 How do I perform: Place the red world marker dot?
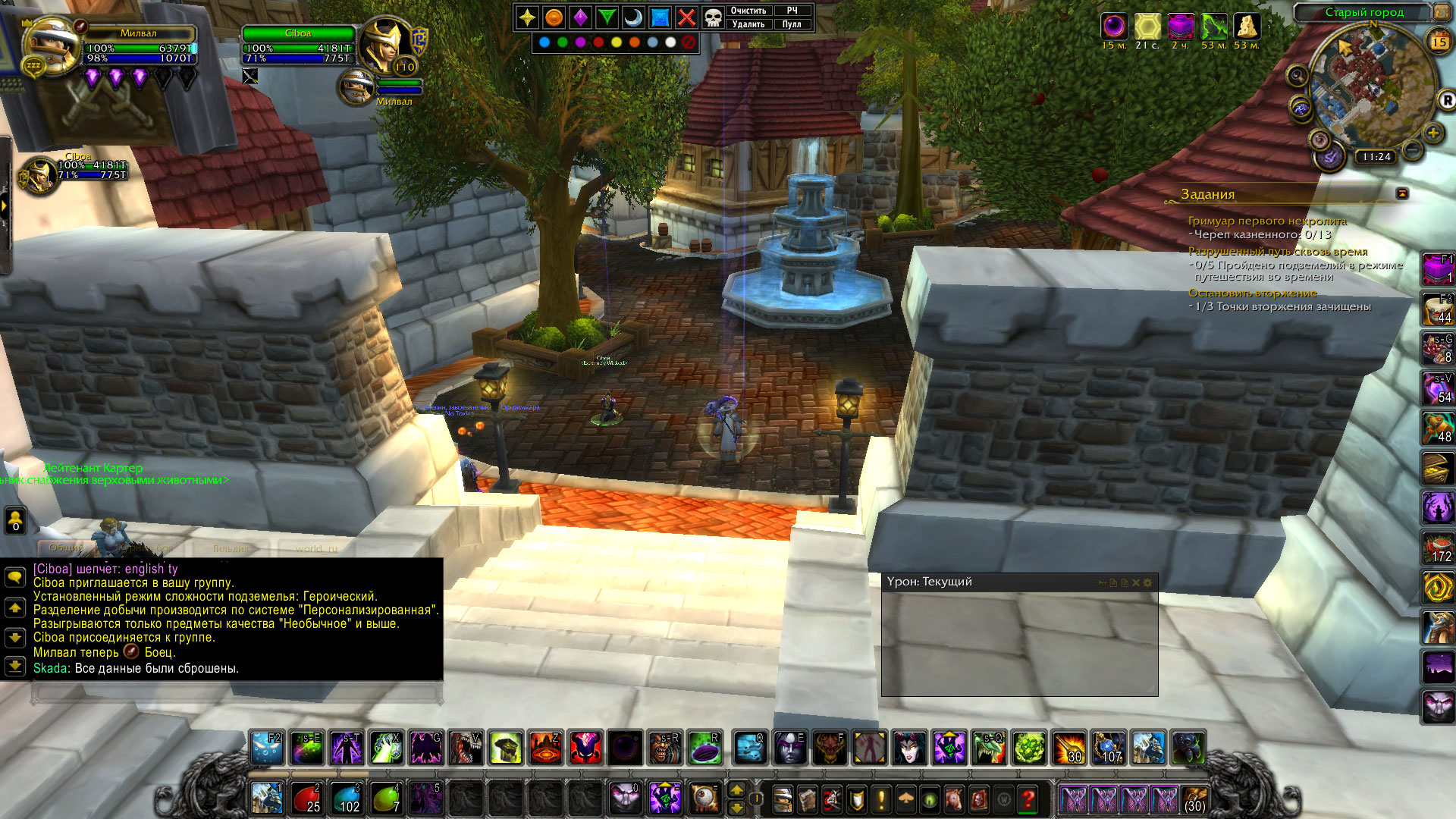598,42
